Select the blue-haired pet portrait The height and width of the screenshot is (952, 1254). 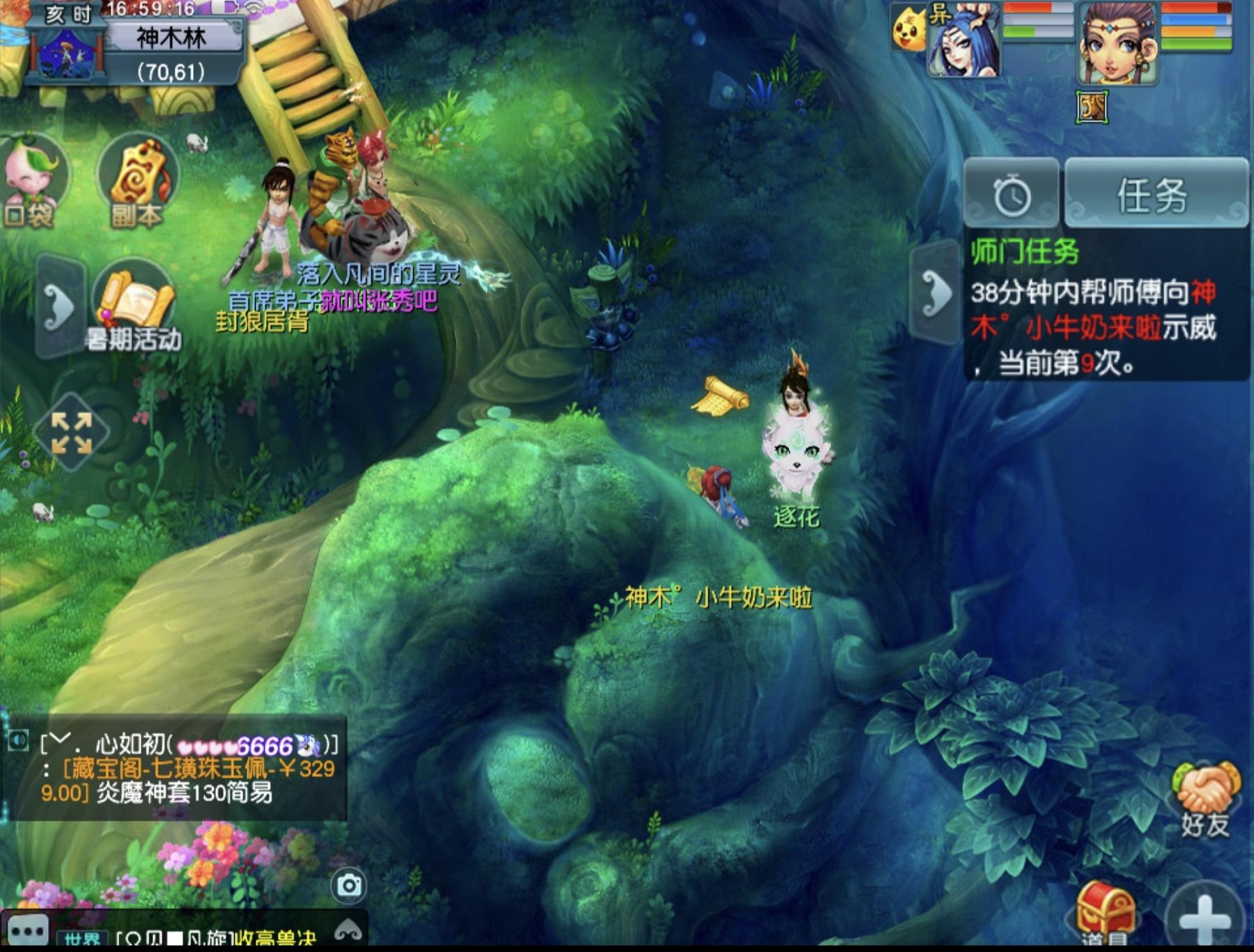[963, 40]
